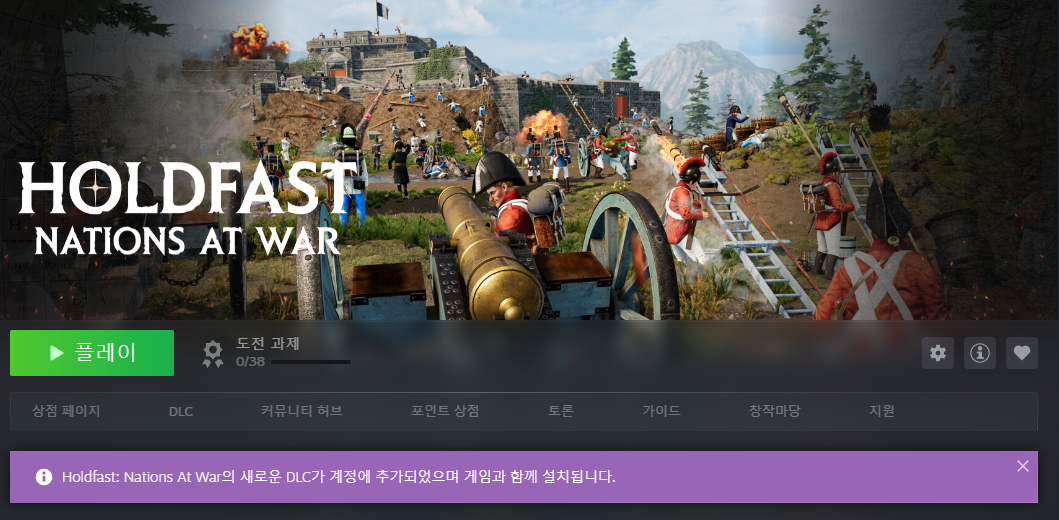Go to 상점 페이지 link

[x=66, y=411]
